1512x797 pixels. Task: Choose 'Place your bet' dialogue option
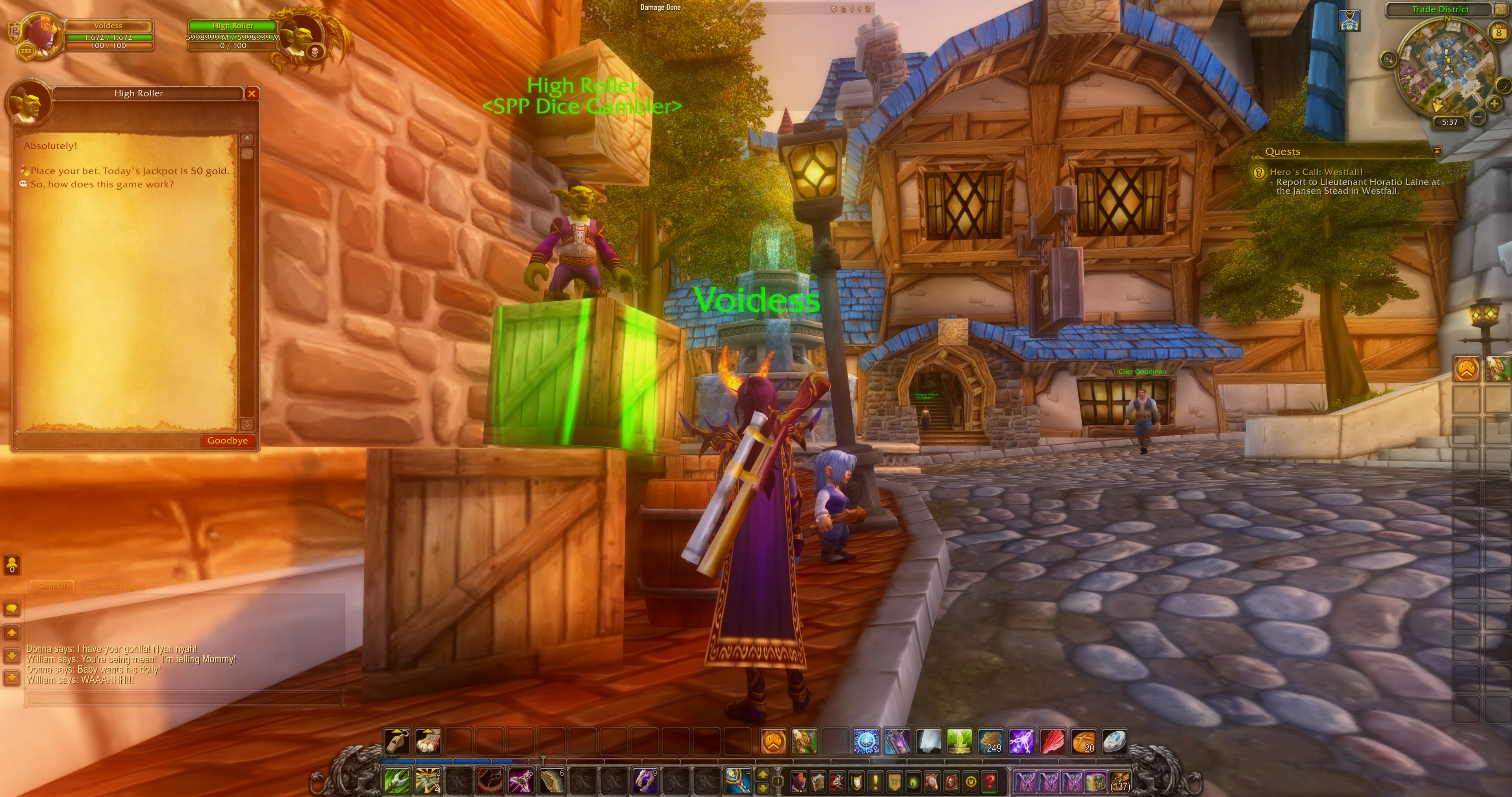[129, 171]
